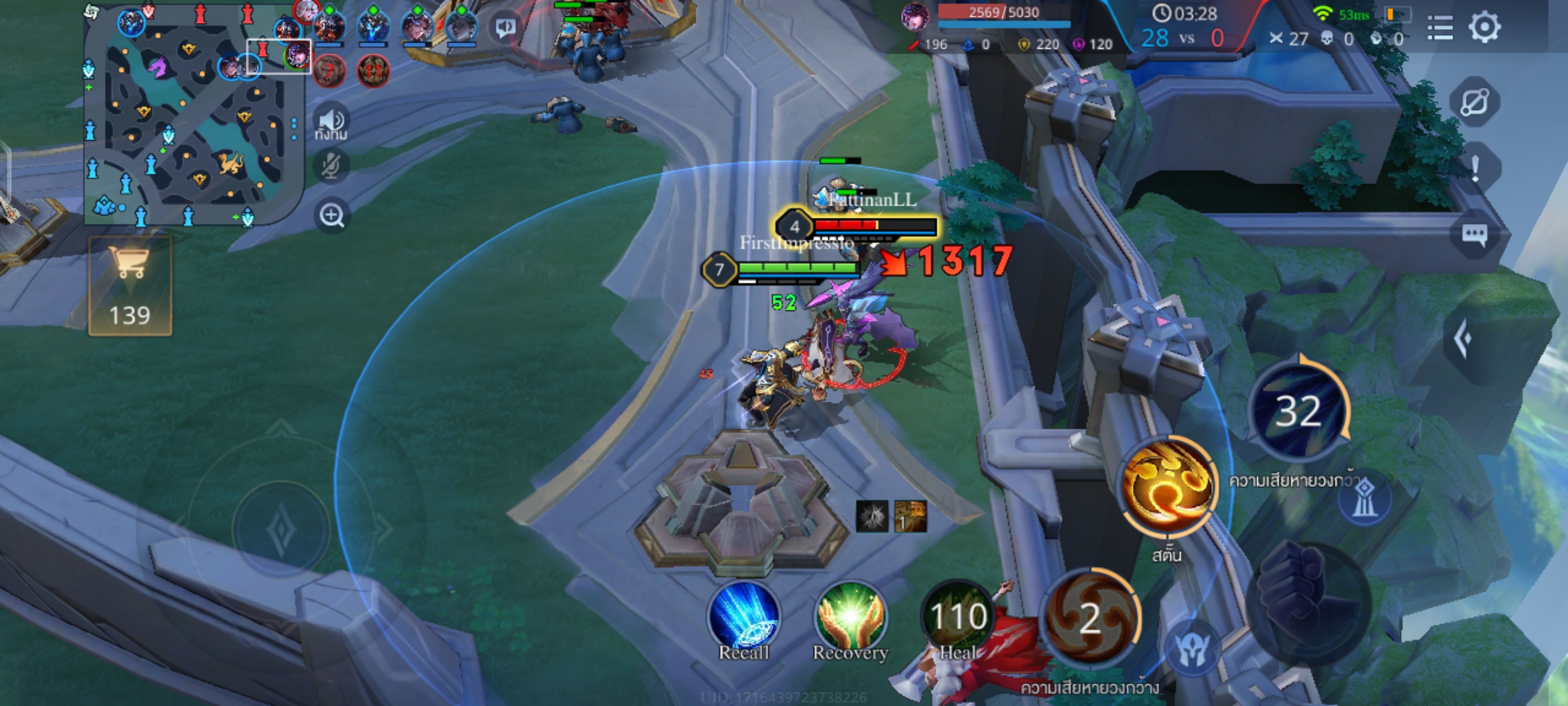Select the attack minion helmet button

coord(1191,649)
